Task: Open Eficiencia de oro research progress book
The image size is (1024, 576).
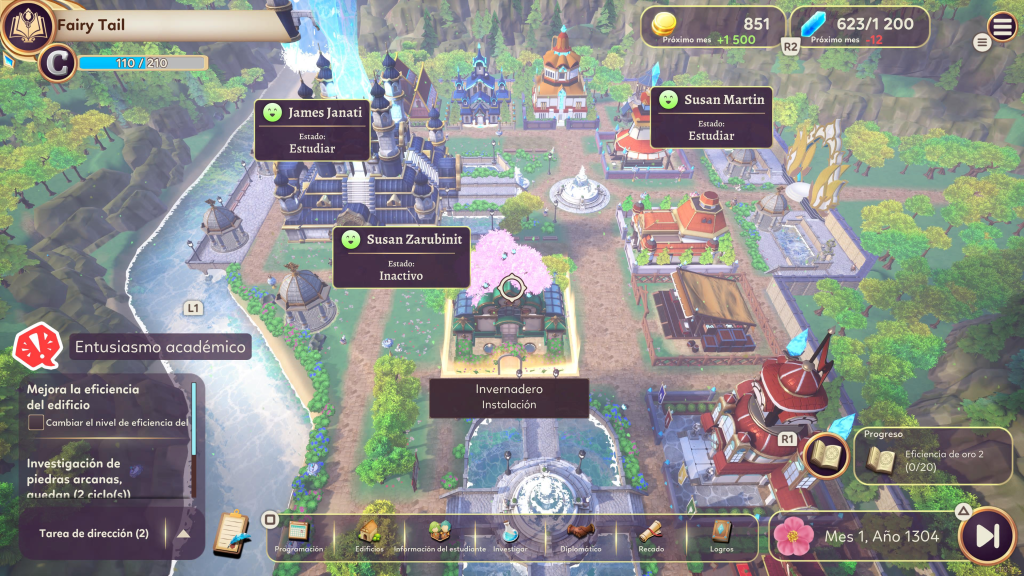Action: click(827, 456)
